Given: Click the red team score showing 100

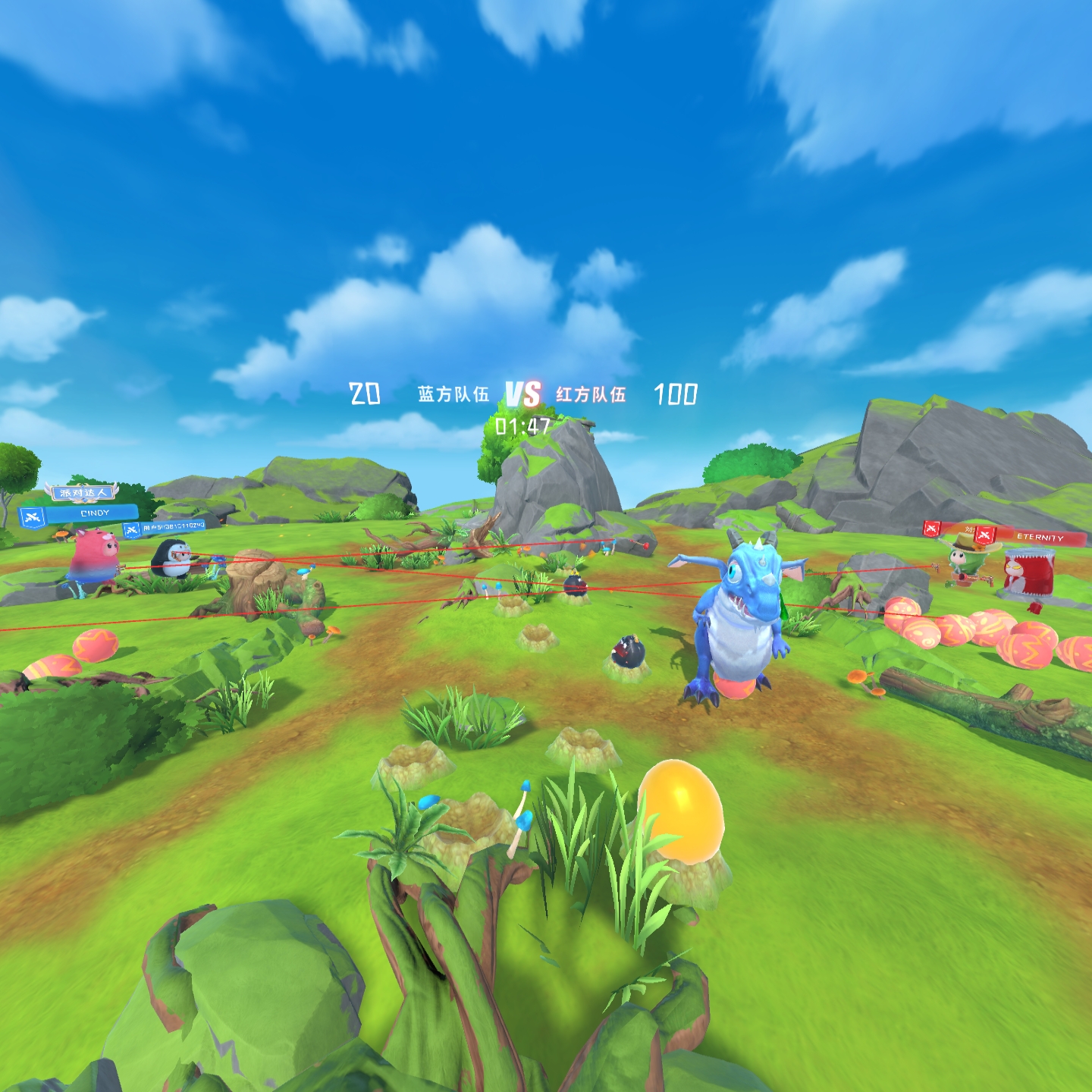Looking at the screenshot, I should tap(676, 393).
